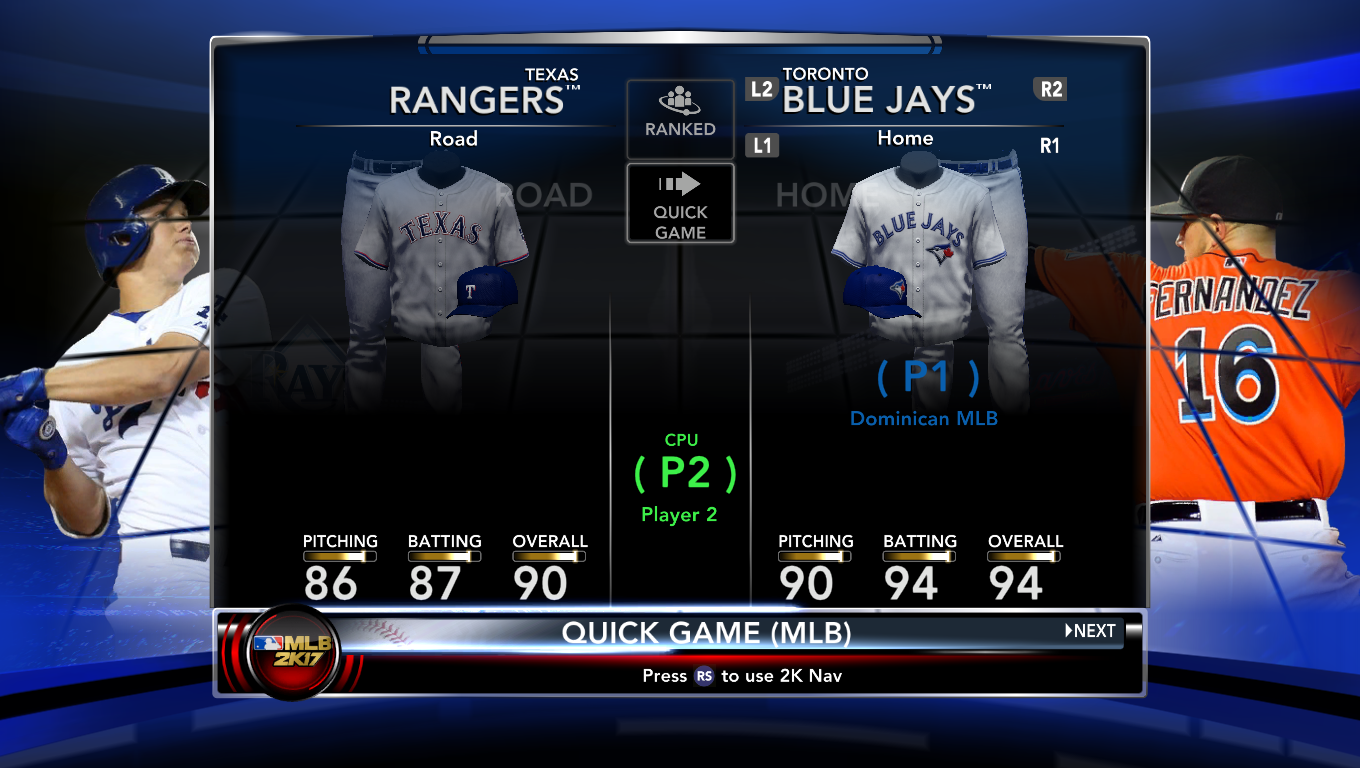Select the Ranked game mode
Viewport: 1360px width, 768px height.
pos(680,116)
